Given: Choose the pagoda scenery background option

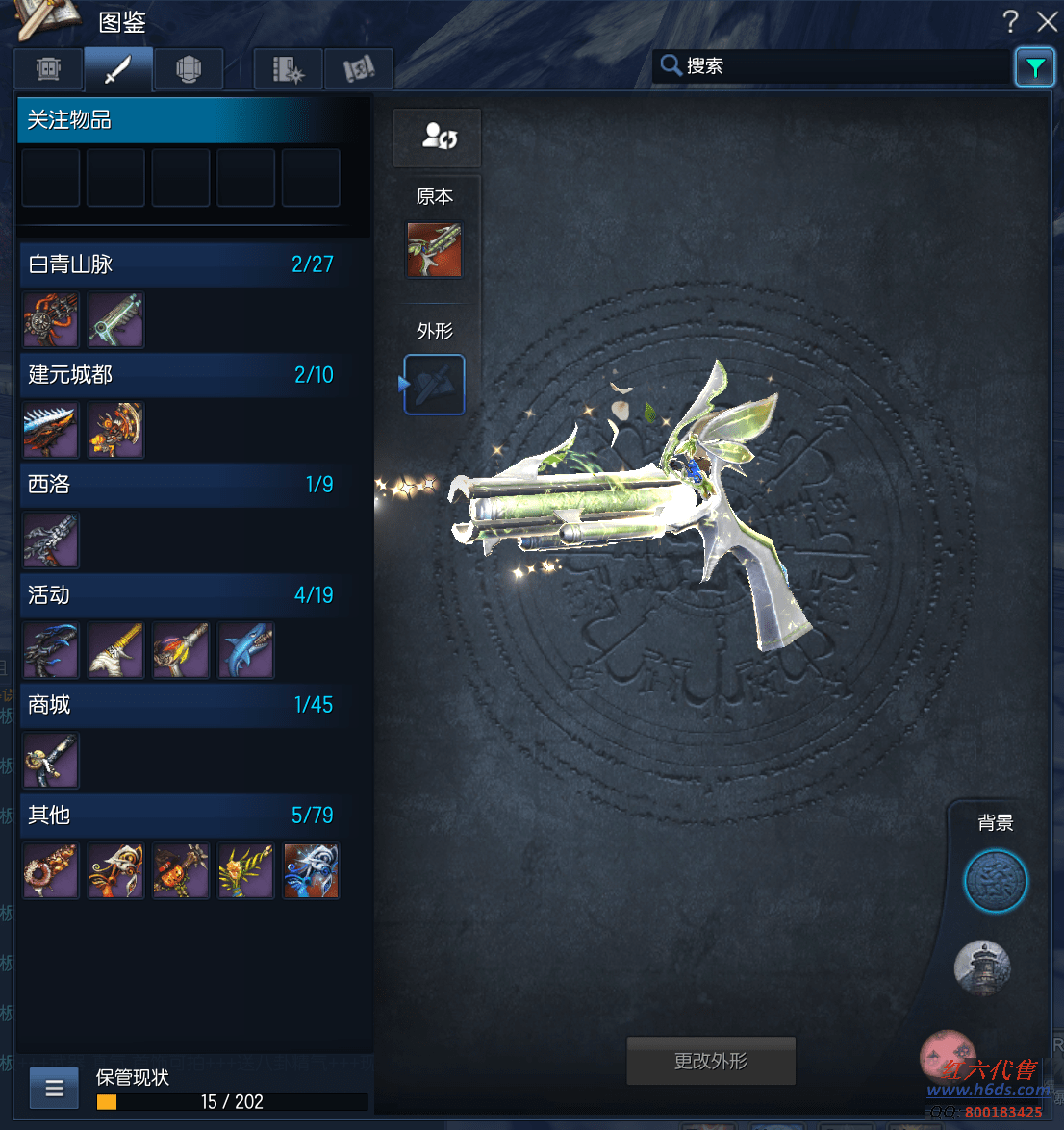Looking at the screenshot, I should coord(982,967).
